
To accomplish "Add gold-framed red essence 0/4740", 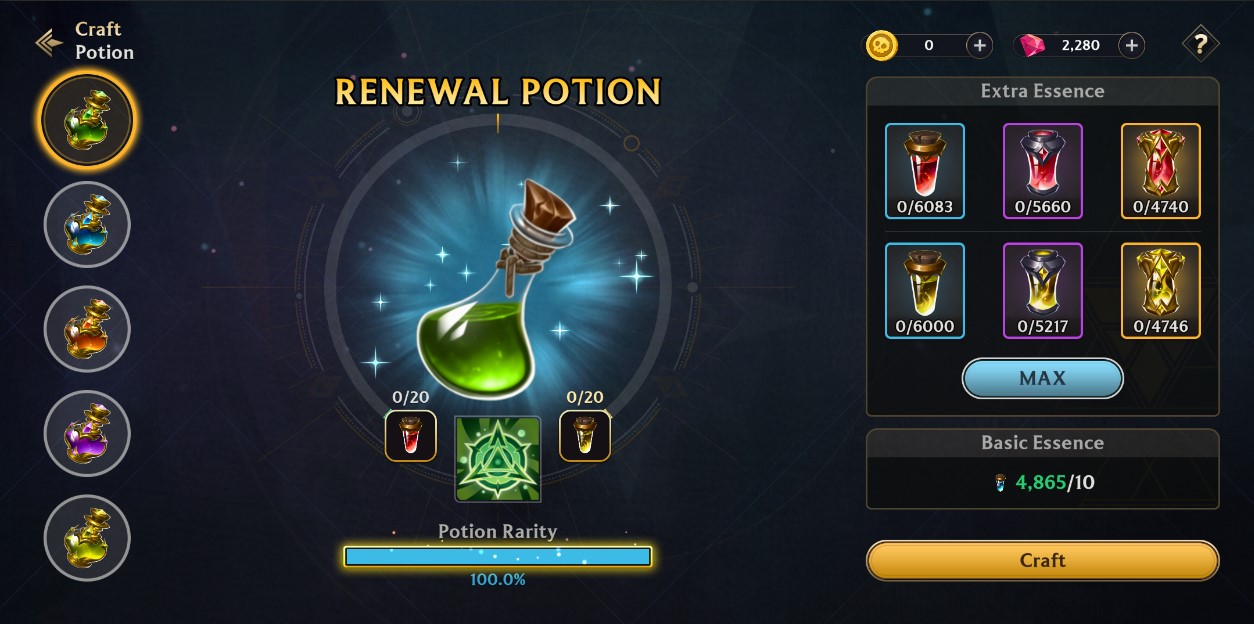I will pyautogui.click(x=1160, y=170).
